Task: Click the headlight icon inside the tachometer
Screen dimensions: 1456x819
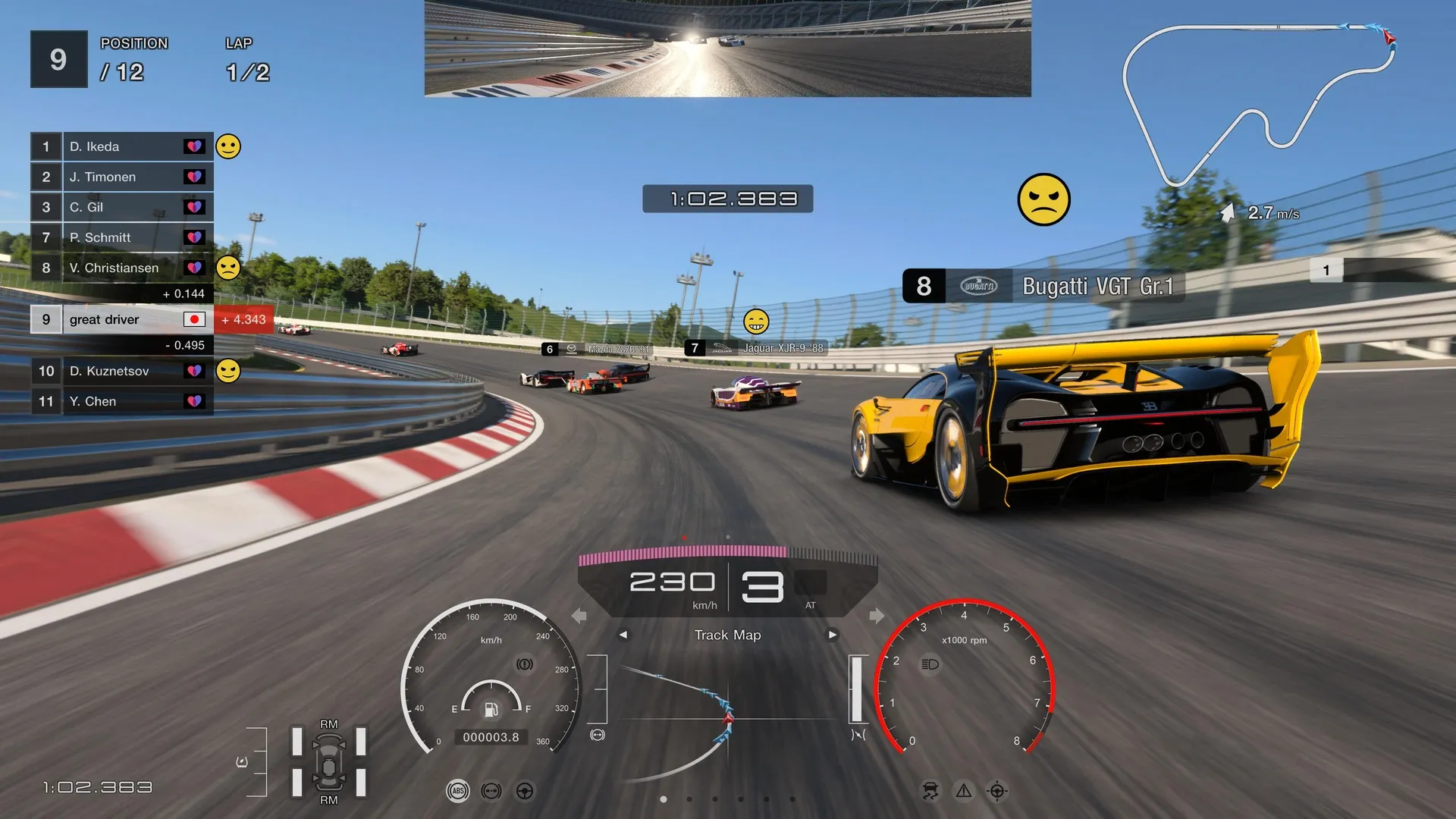Action: [930, 665]
